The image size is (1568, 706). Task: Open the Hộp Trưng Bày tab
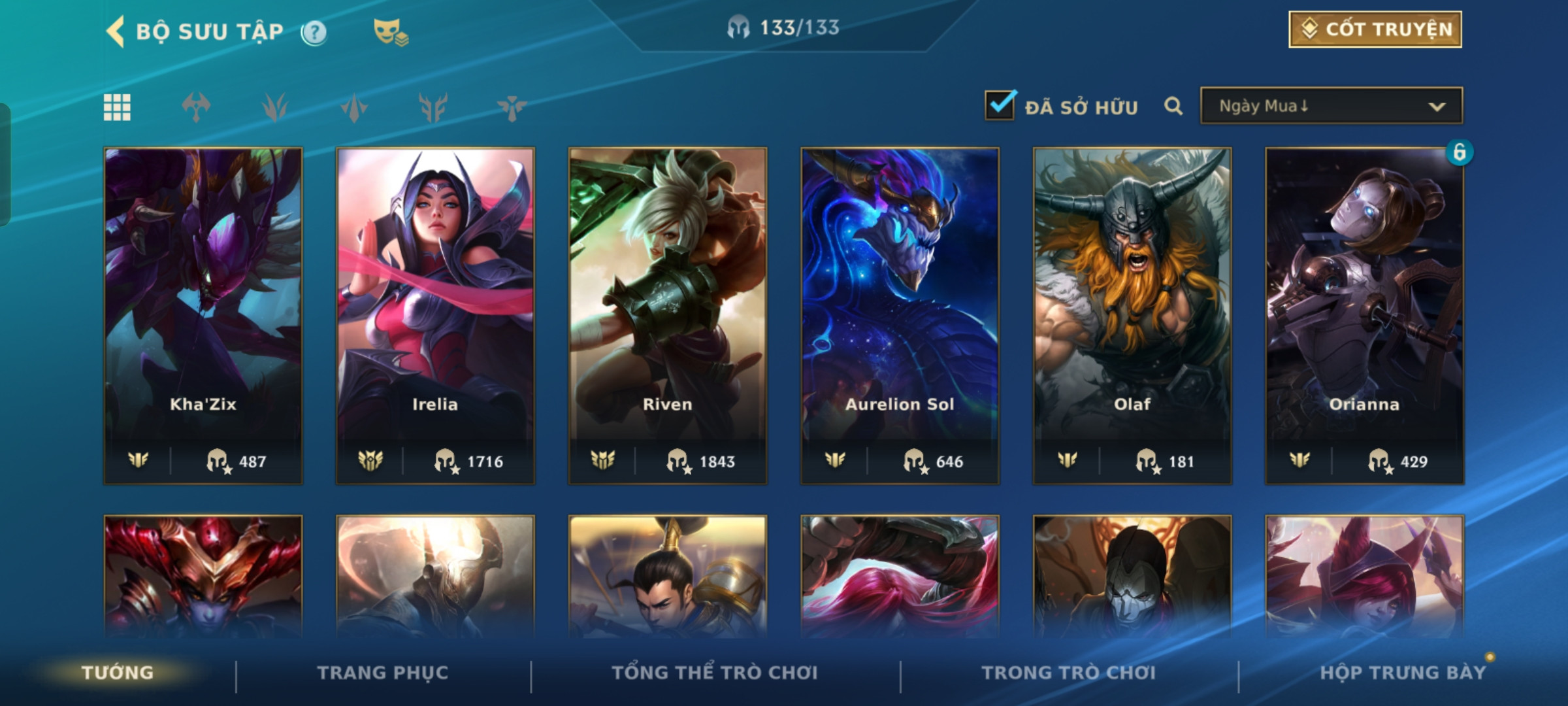click(x=1403, y=673)
